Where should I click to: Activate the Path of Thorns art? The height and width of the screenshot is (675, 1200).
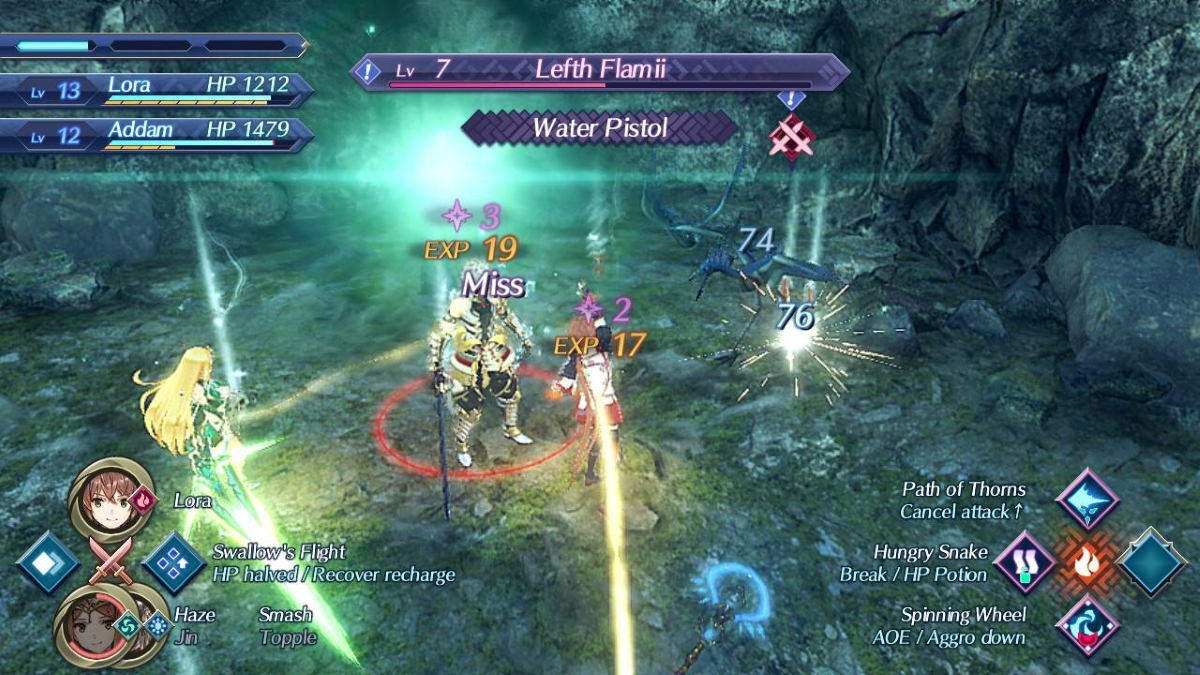point(1087,498)
